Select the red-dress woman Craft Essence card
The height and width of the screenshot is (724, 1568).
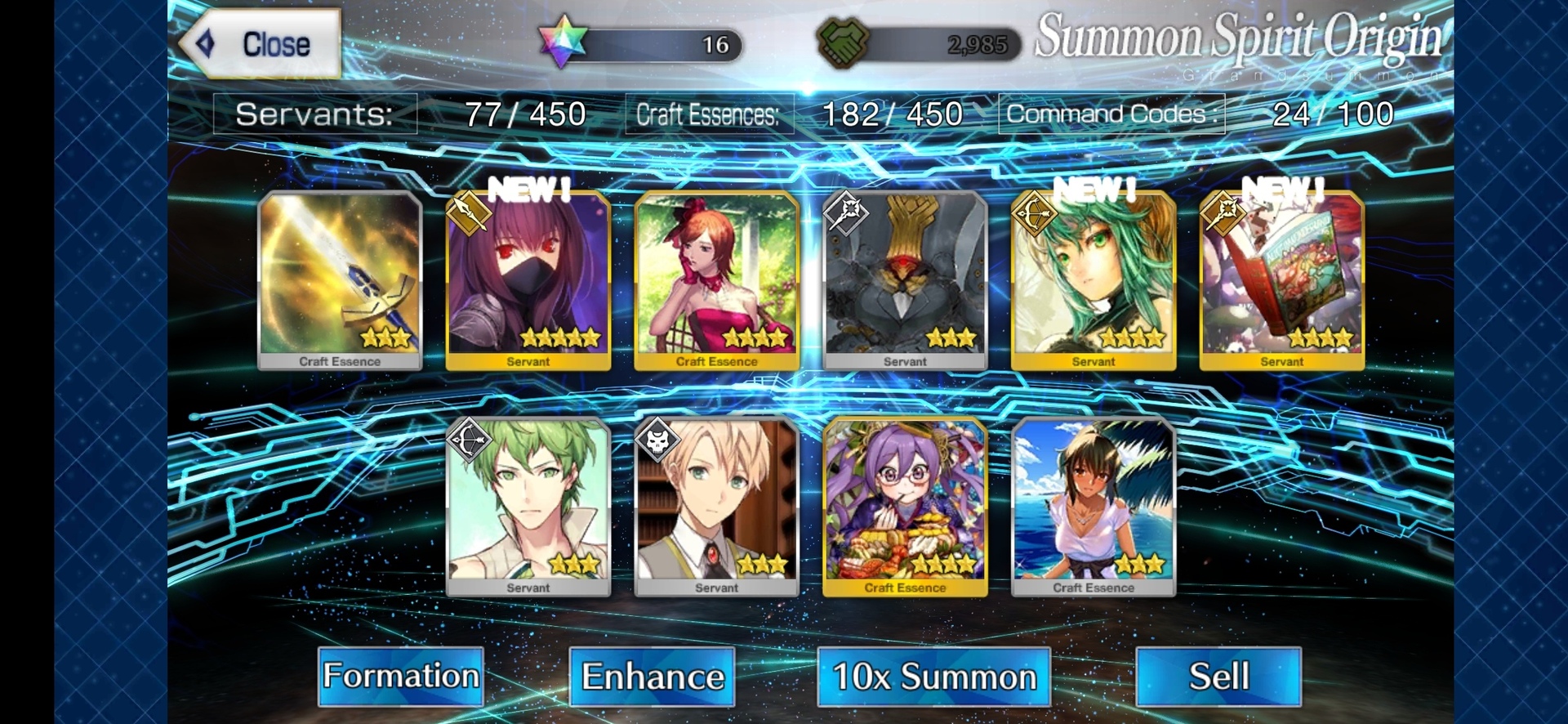pos(716,279)
